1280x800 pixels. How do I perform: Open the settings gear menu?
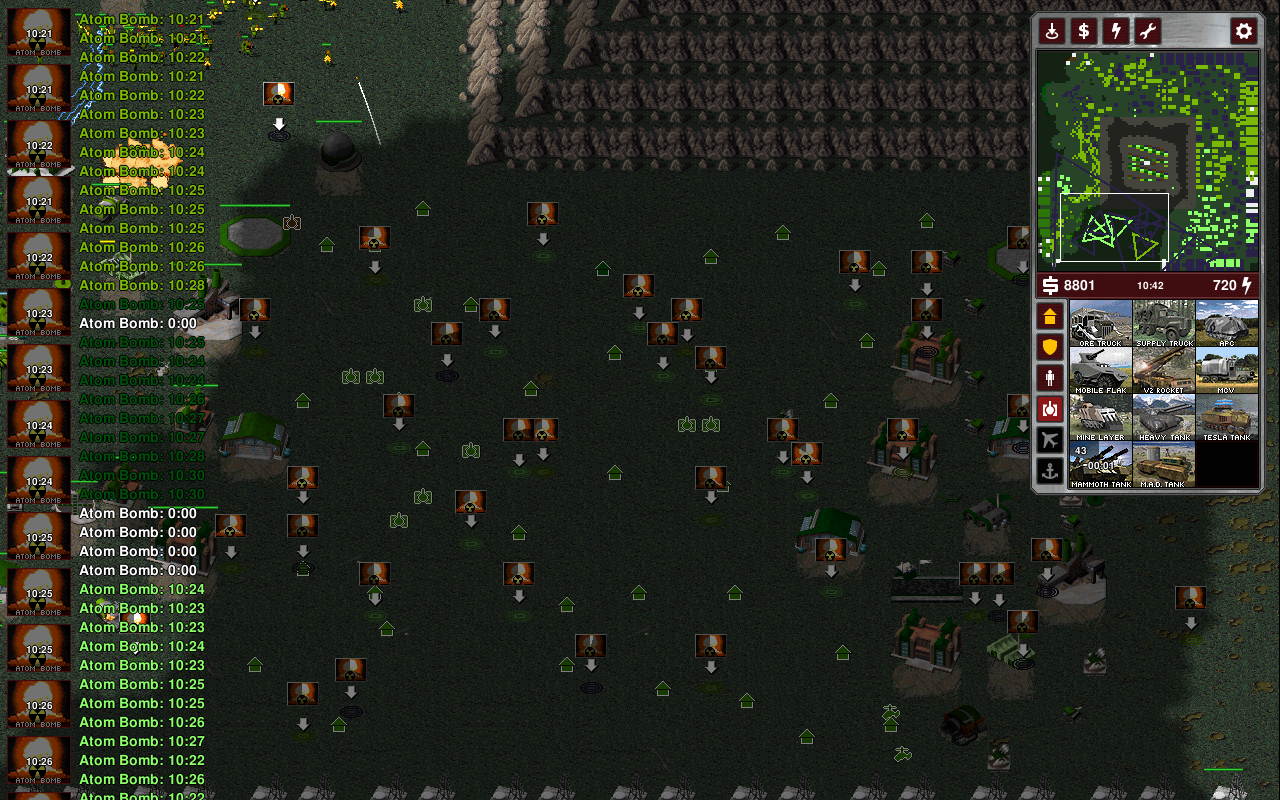pos(1243,31)
